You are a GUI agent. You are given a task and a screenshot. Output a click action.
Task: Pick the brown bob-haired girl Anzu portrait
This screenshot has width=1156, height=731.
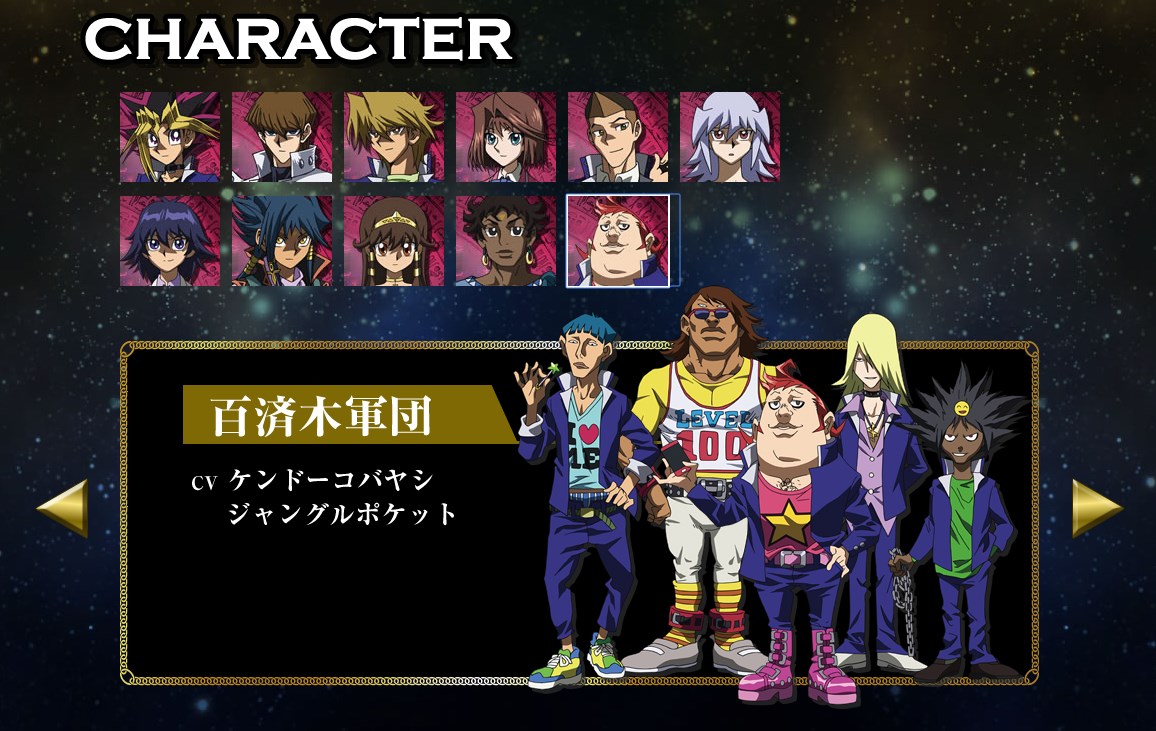point(505,138)
